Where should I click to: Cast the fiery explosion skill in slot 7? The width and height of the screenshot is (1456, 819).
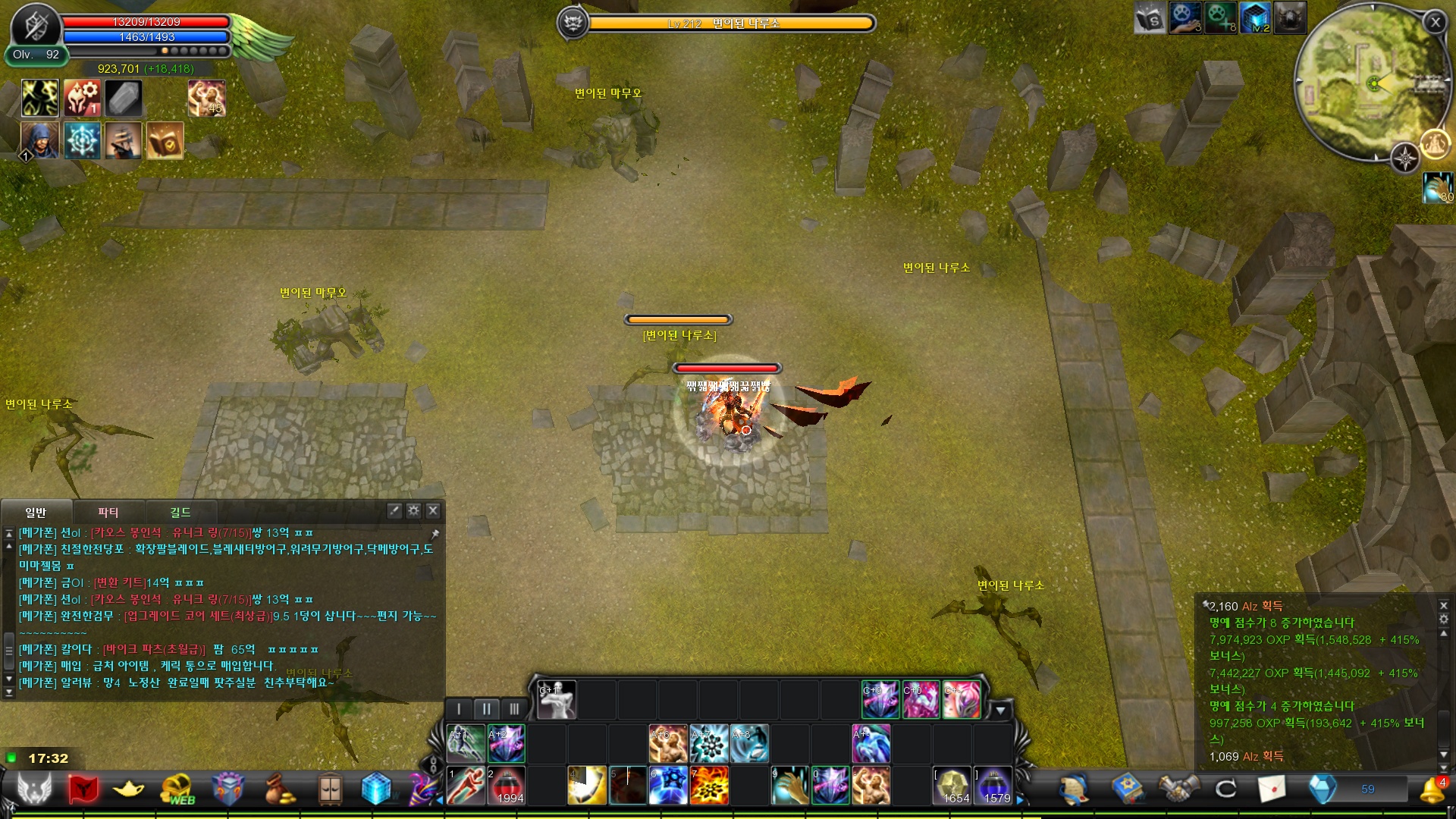pos(709,786)
